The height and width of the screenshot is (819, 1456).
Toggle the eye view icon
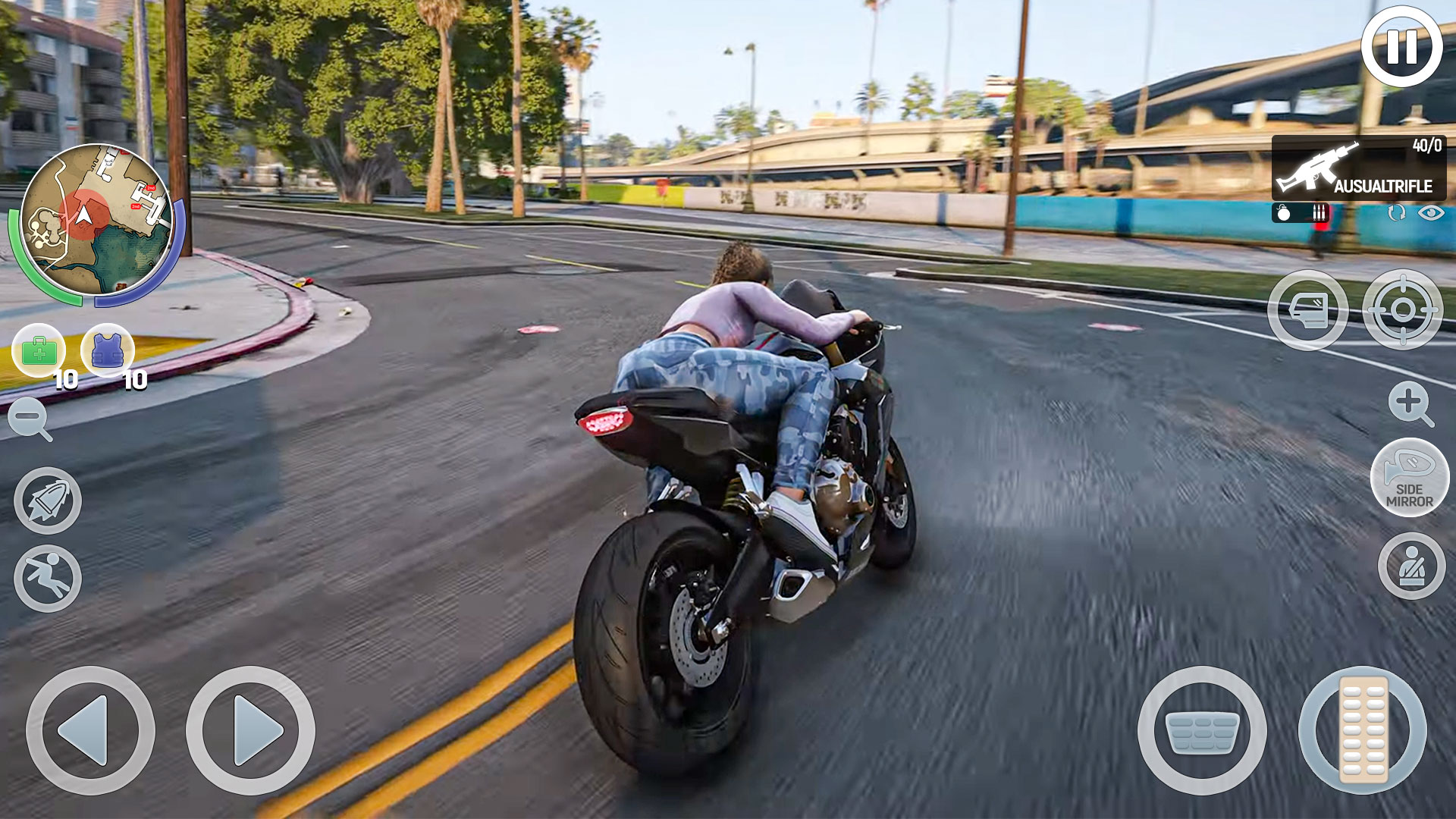[1431, 213]
